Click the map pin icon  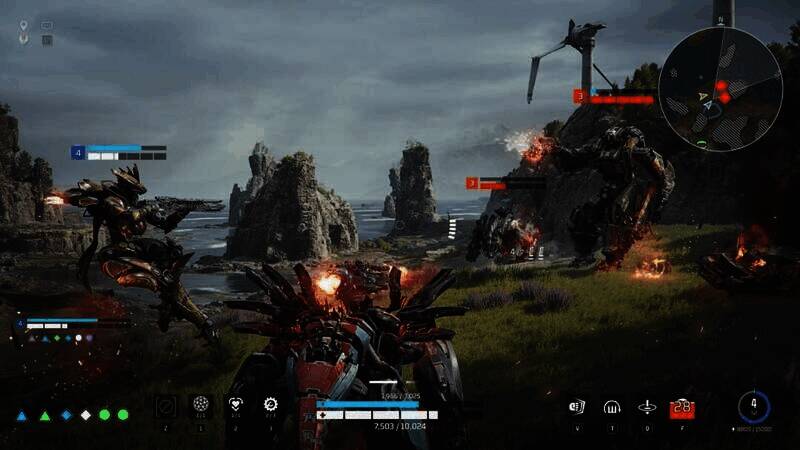(23, 40)
